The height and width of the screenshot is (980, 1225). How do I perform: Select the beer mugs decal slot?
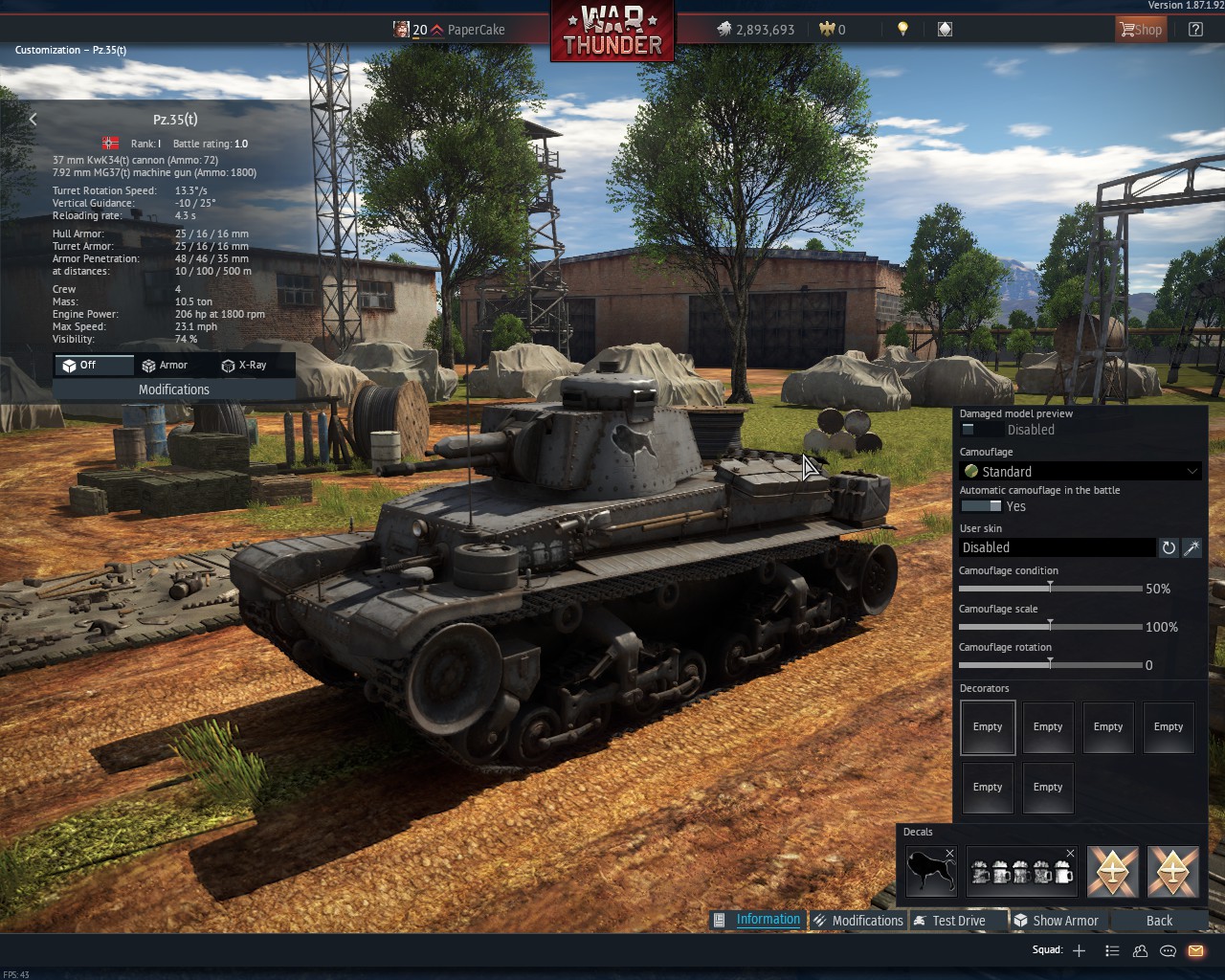click(x=1021, y=871)
